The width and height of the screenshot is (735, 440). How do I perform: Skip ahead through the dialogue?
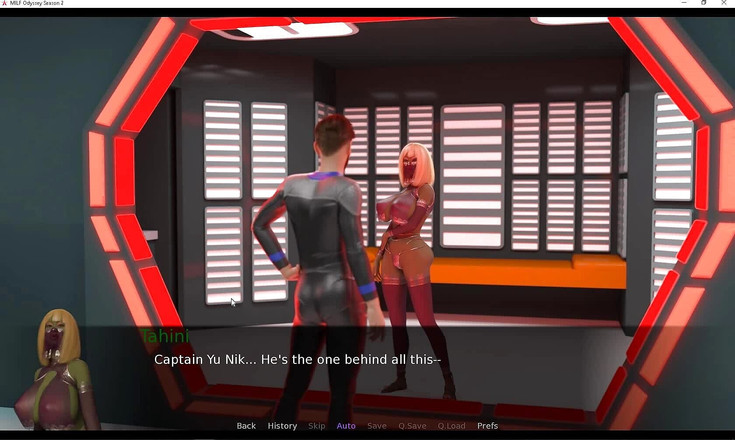tap(316, 426)
